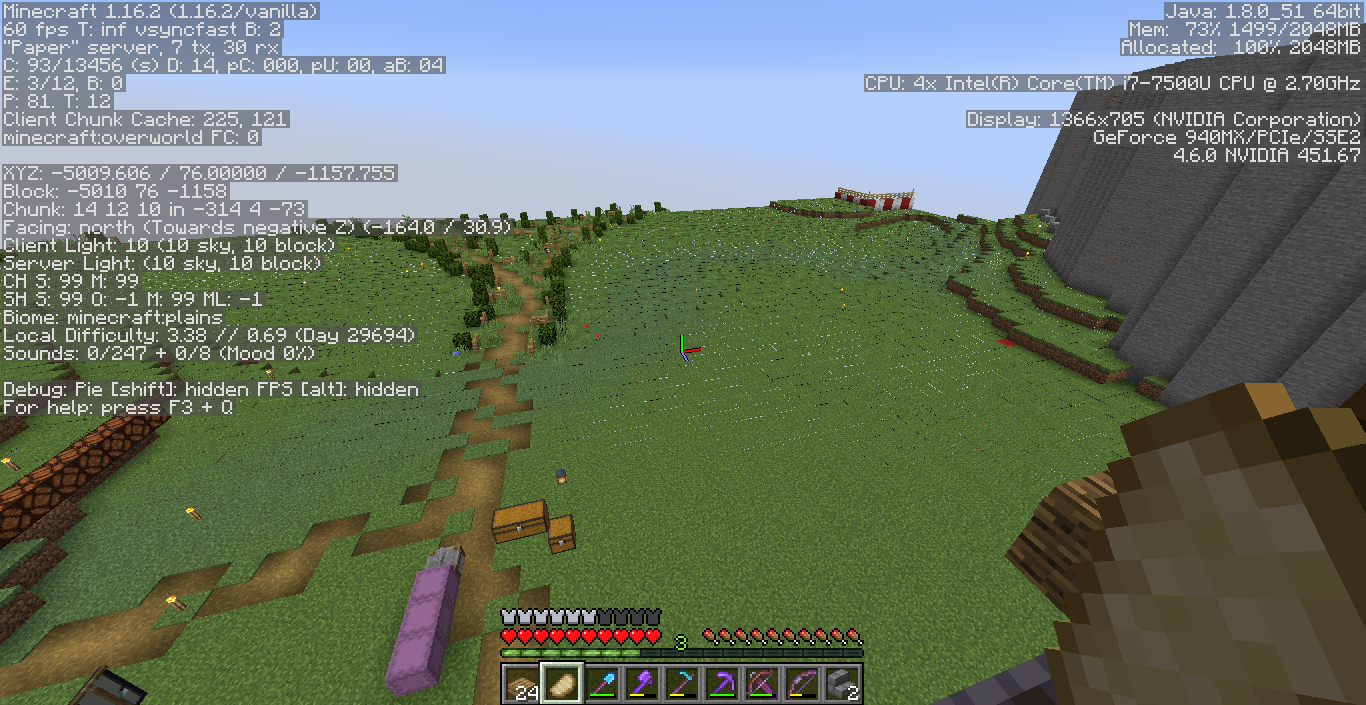
Task: Select the bread slot in the hotbar
Action: click(x=561, y=684)
